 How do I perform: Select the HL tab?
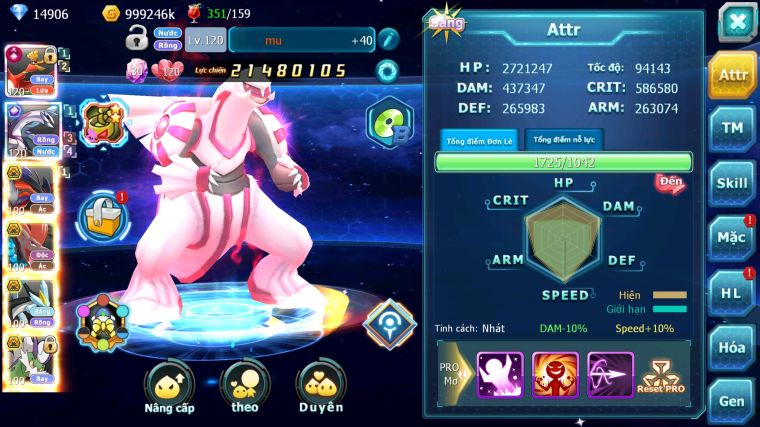point(732,293)
